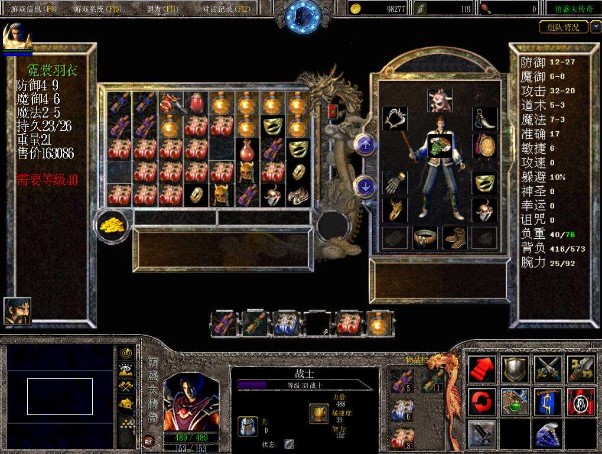The image size is (602, 454).
Task: Select the red circular arrow skill icon
Action: pyautogui.click(x=482, y=401)
